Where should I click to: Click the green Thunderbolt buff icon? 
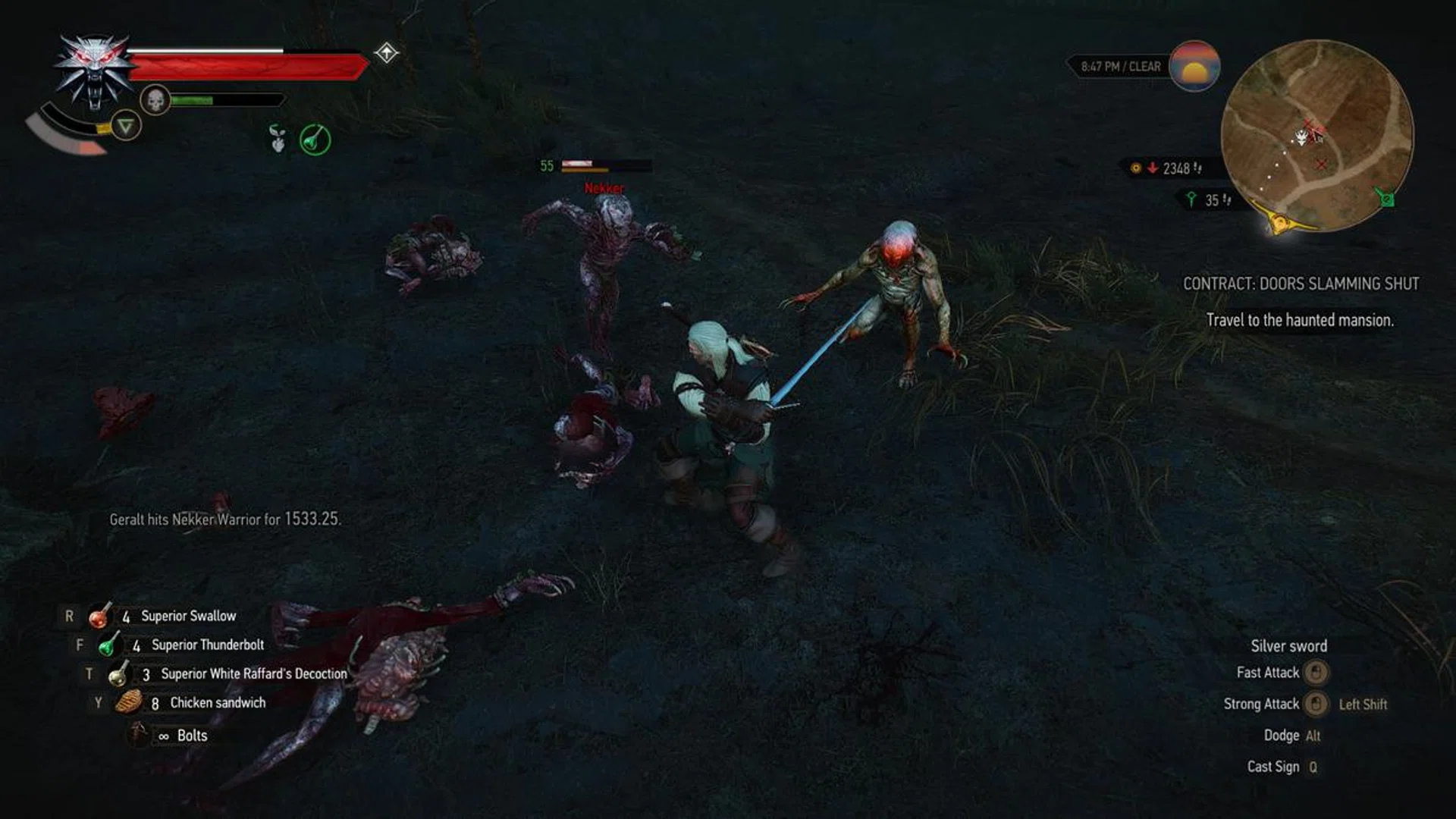pos(315,140)
